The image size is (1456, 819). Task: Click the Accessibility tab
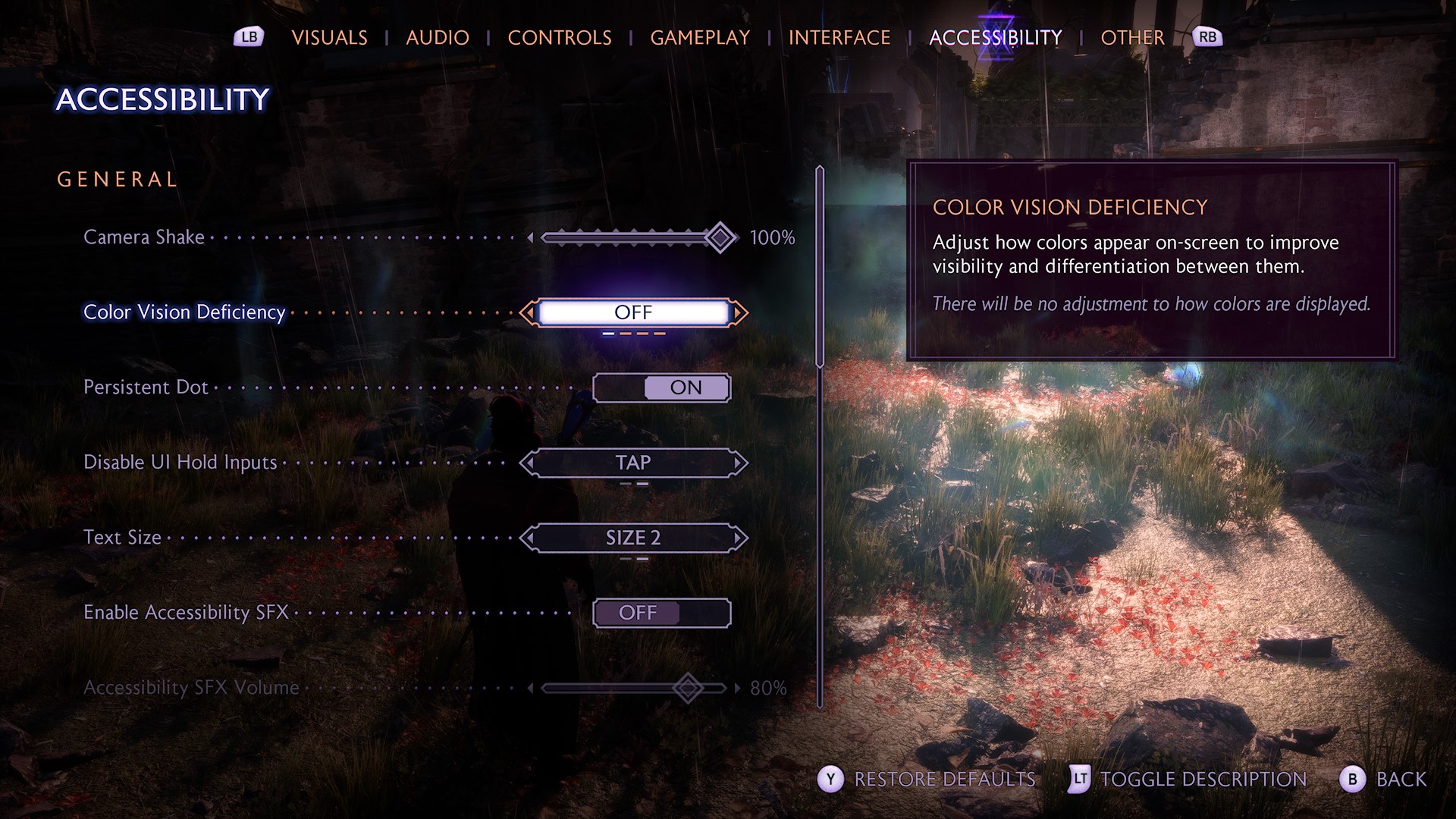[995, 38]
